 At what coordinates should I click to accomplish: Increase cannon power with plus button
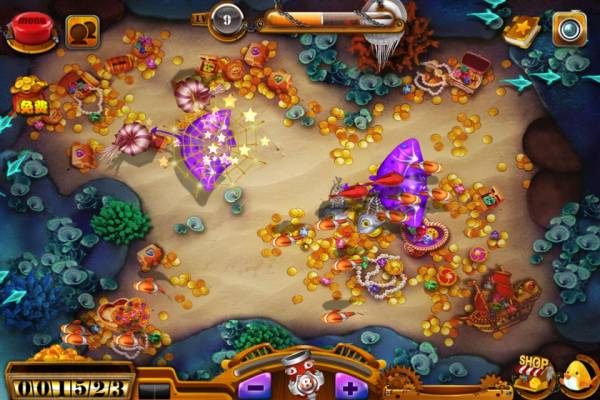tap(348, 384)
